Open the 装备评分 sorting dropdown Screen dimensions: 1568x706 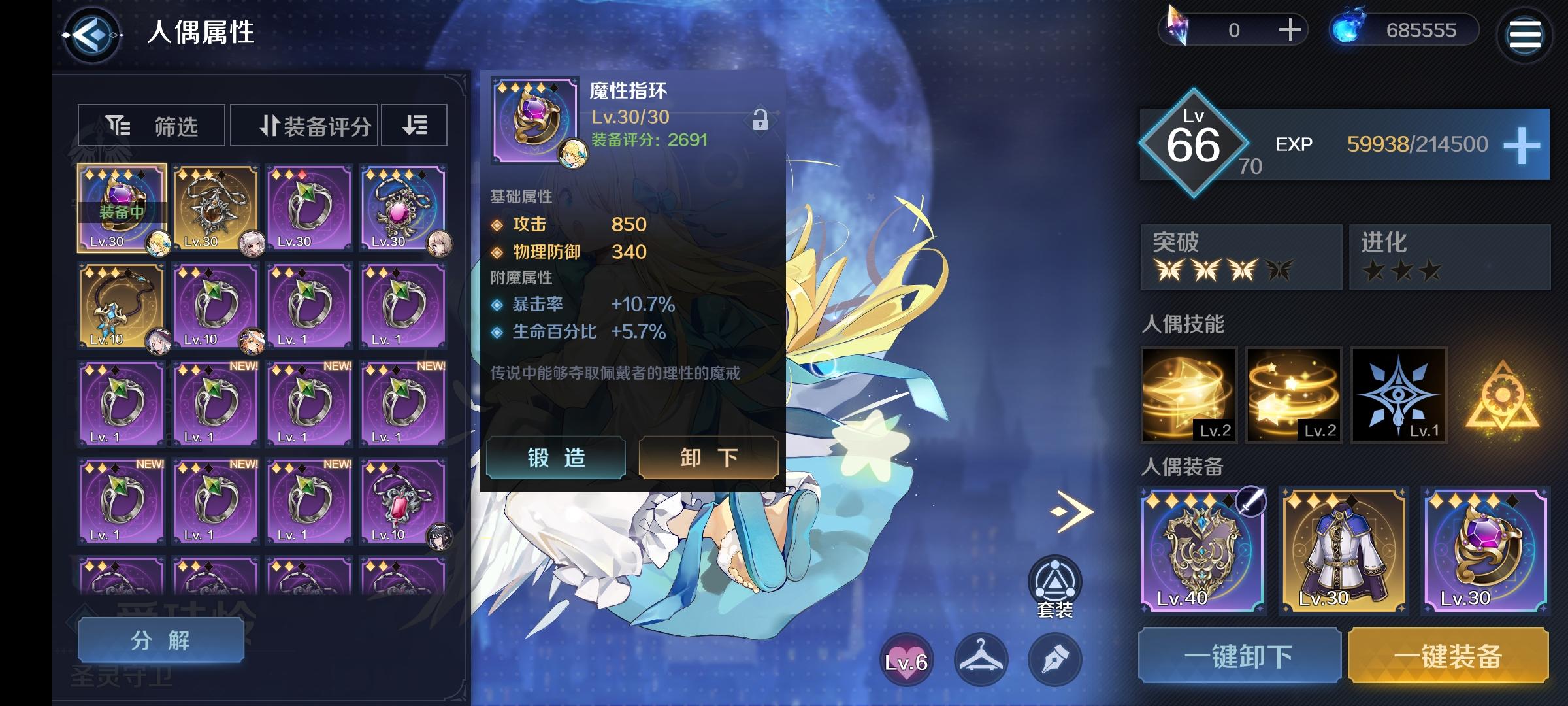(x=303, y=125)
